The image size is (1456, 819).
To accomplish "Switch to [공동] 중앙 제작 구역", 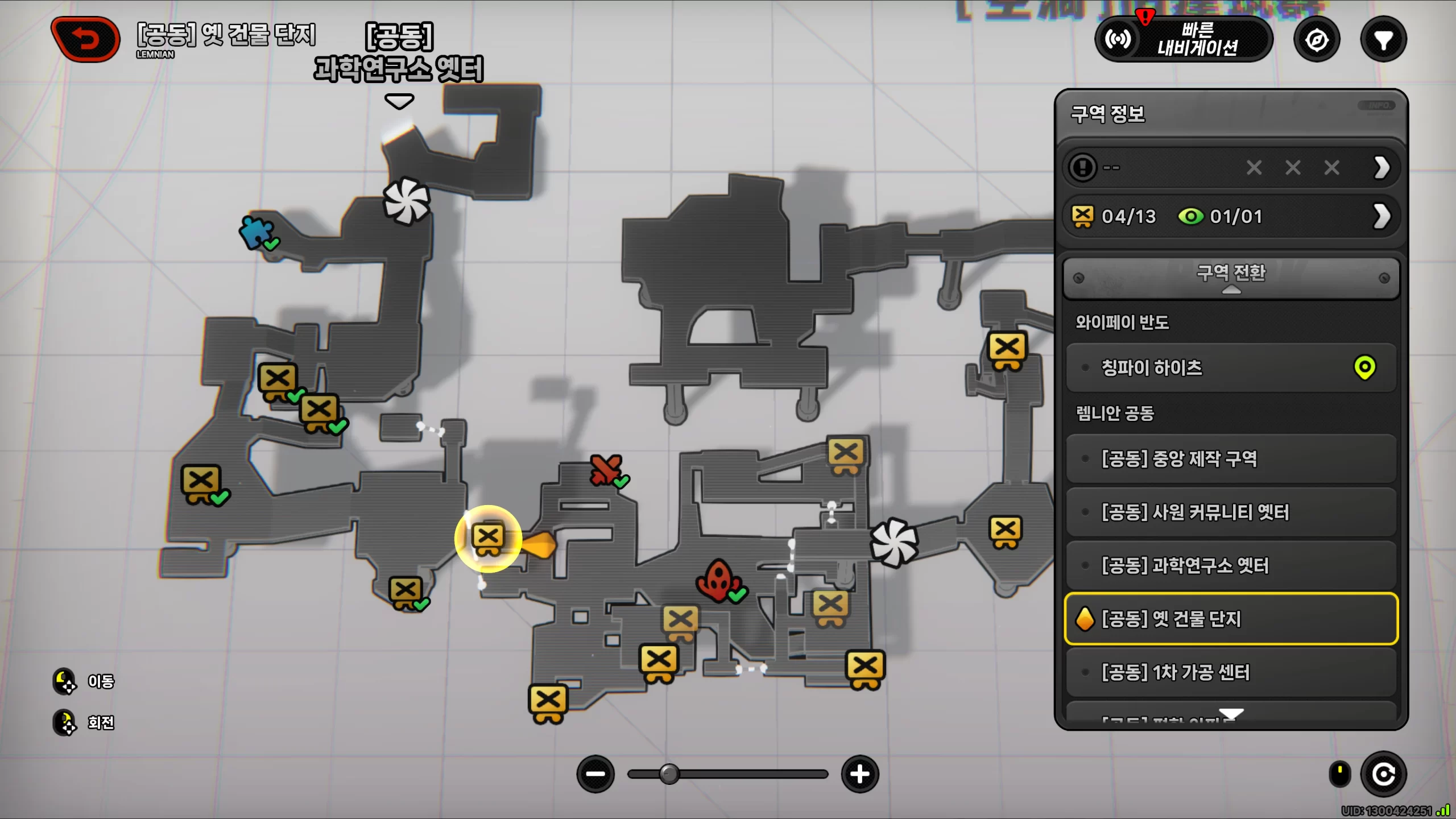I will [x=1231, y=458].
